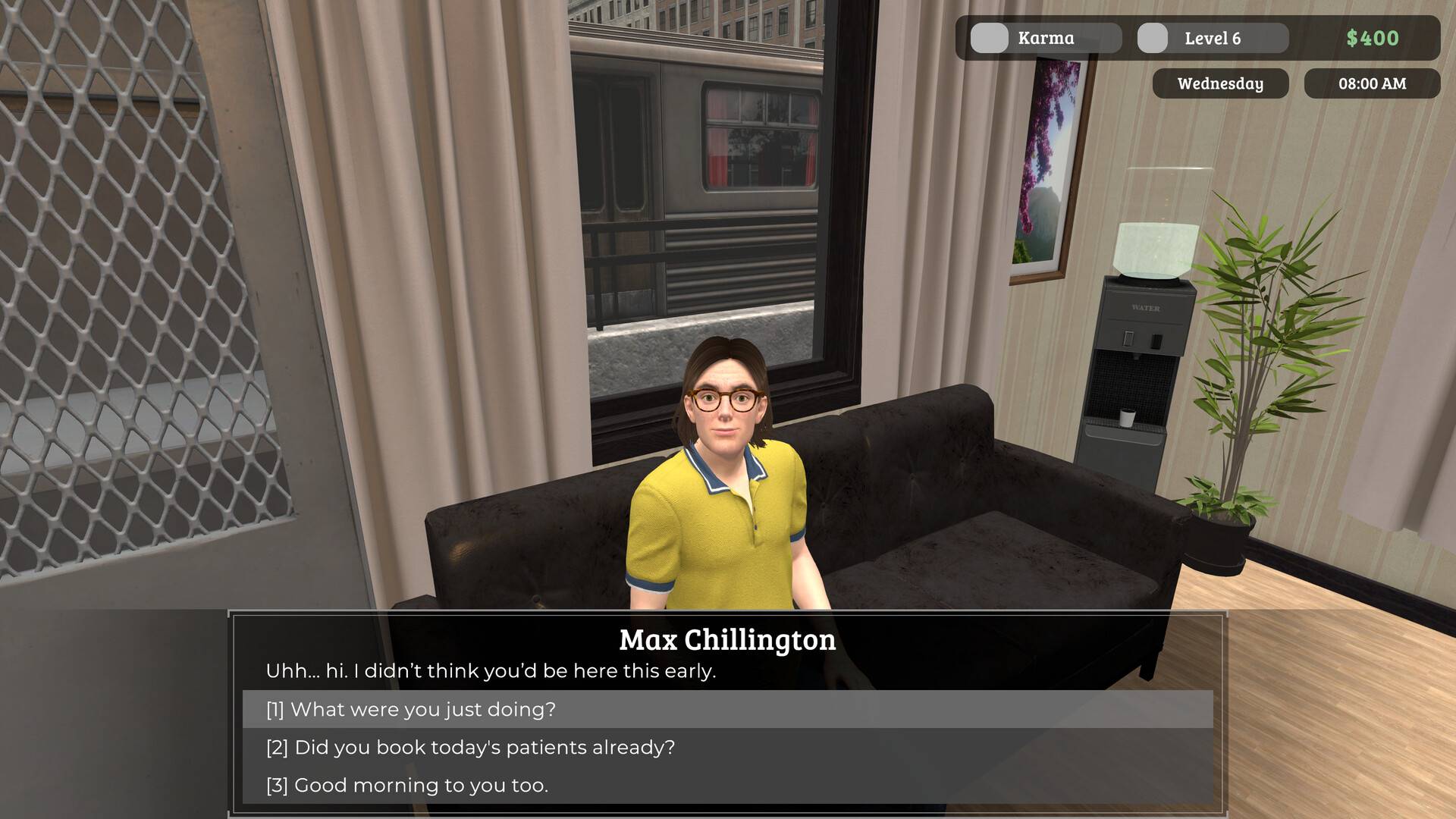Viewport: 1456px width, 819px height.
Task: Reply "Good morning to you too."
Action: 407,785
